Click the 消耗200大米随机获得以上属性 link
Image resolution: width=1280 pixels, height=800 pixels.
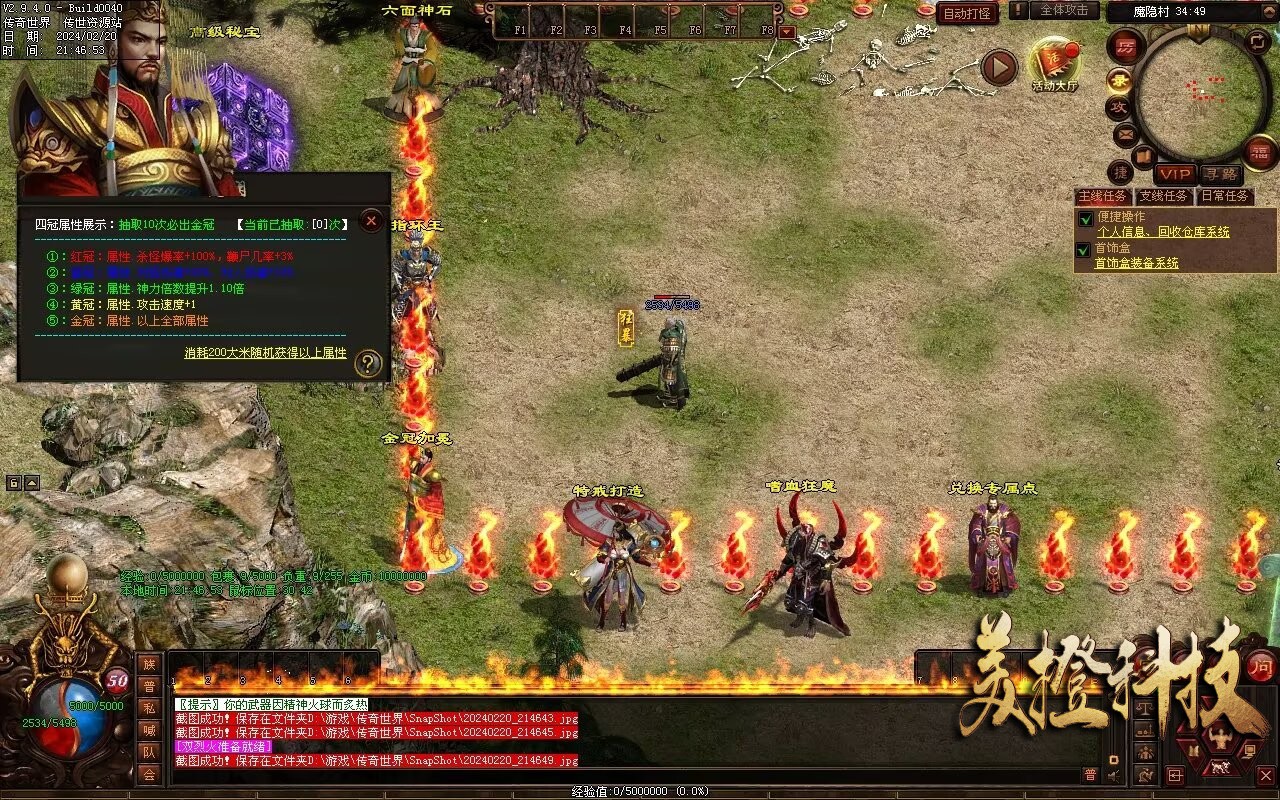tap(265, 353)
